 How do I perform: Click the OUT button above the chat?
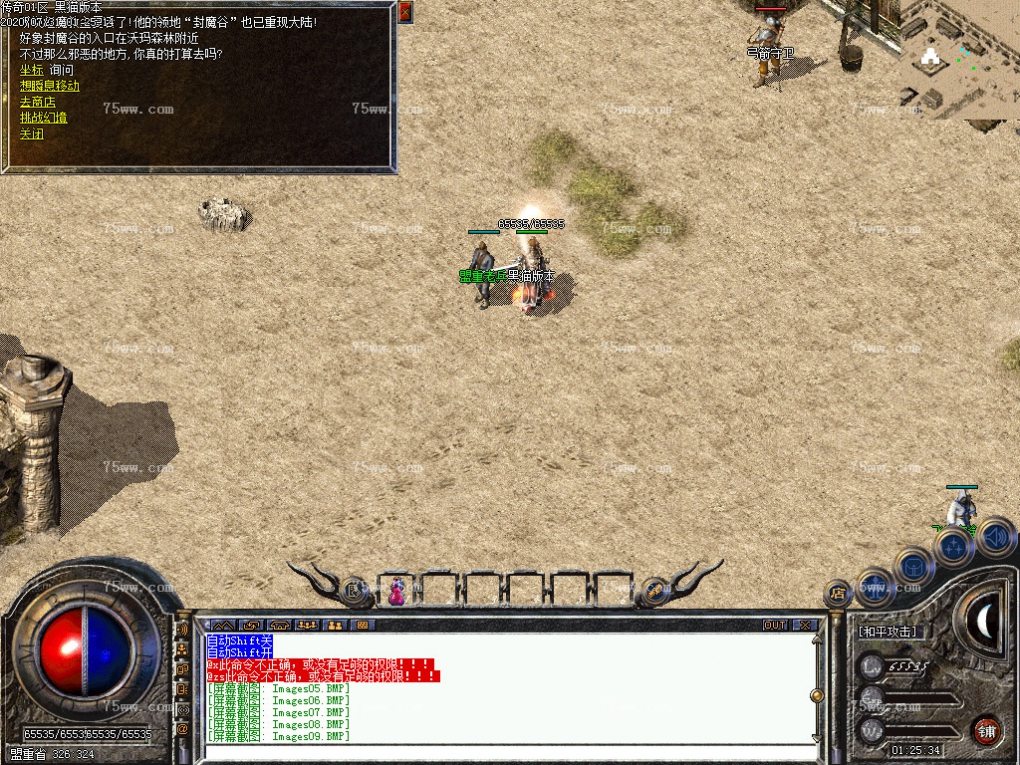pos(775,625)
